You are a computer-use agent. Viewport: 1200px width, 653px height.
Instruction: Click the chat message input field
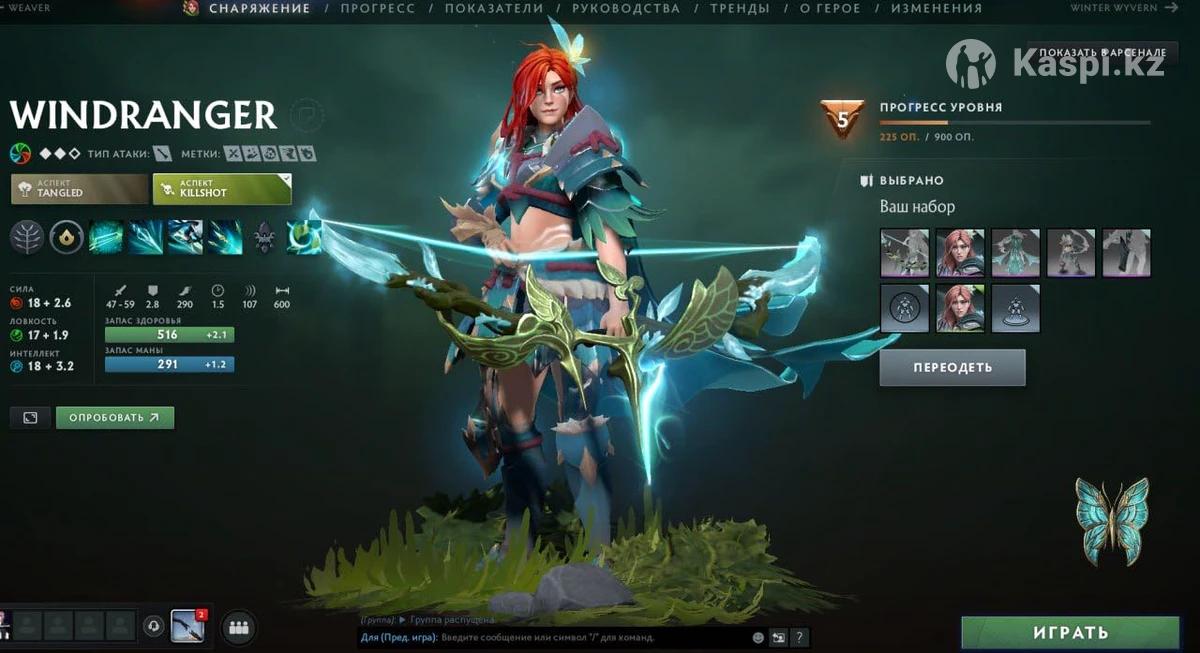(550, 637)
